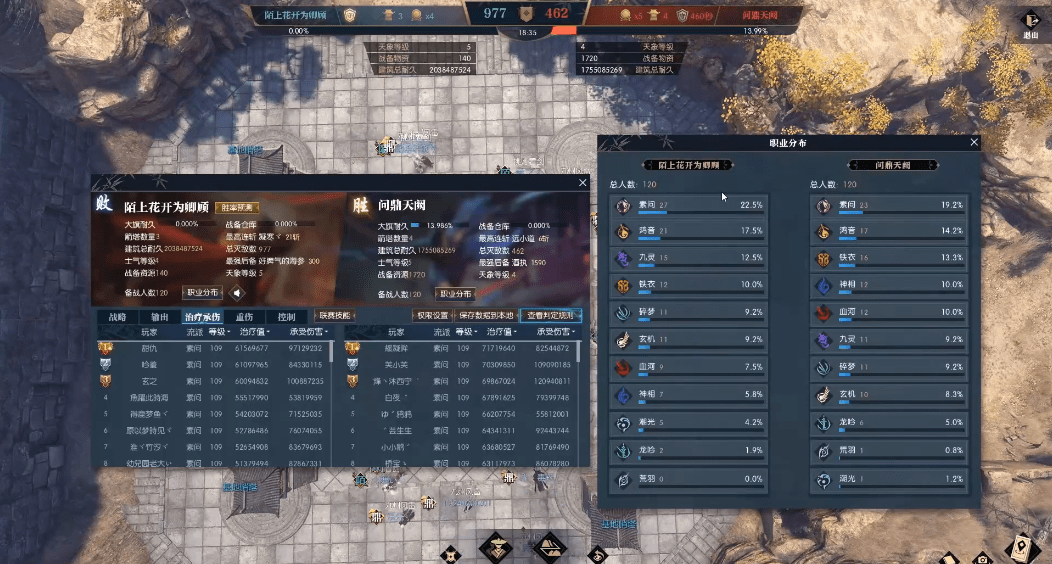Click the 退出 exit button

1031,24
